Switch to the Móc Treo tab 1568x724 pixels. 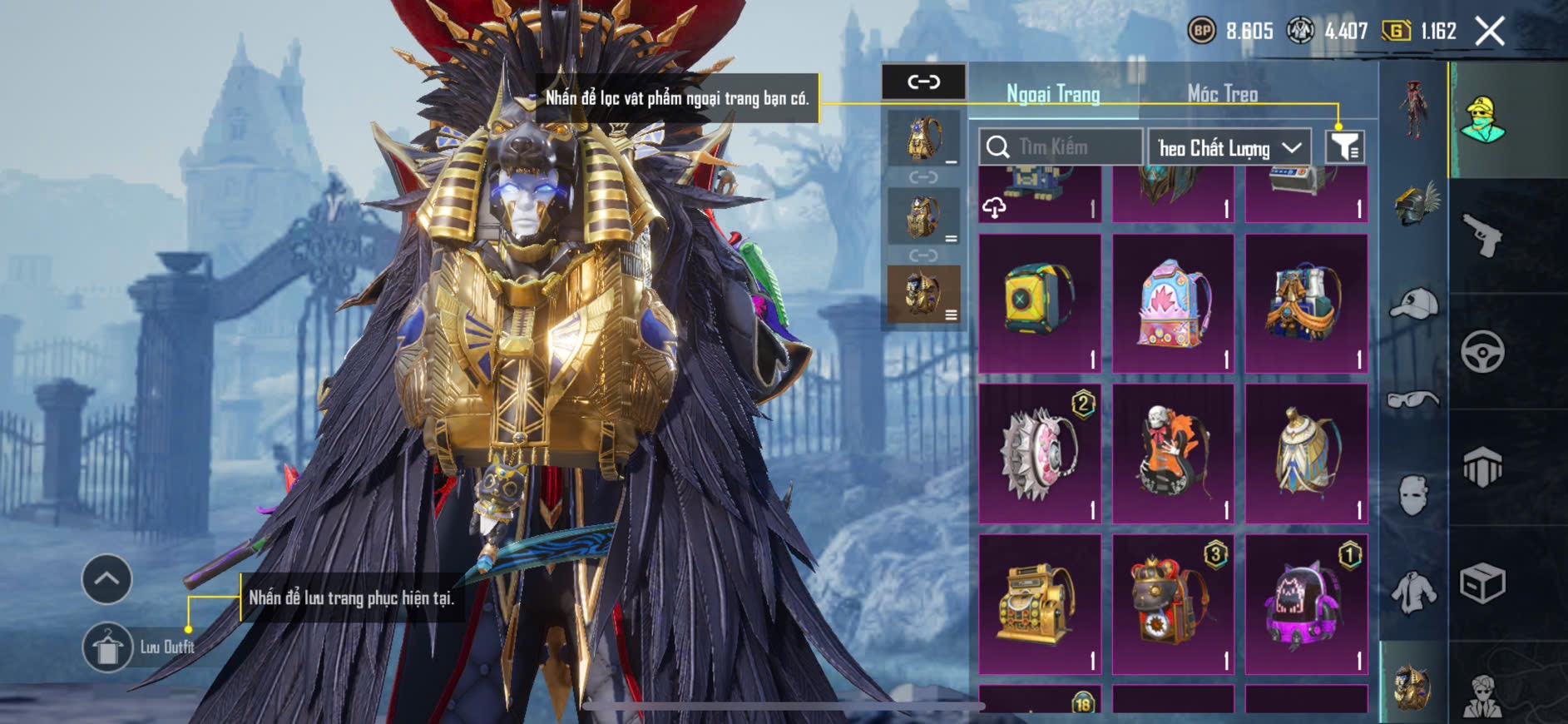point(1222,94)
